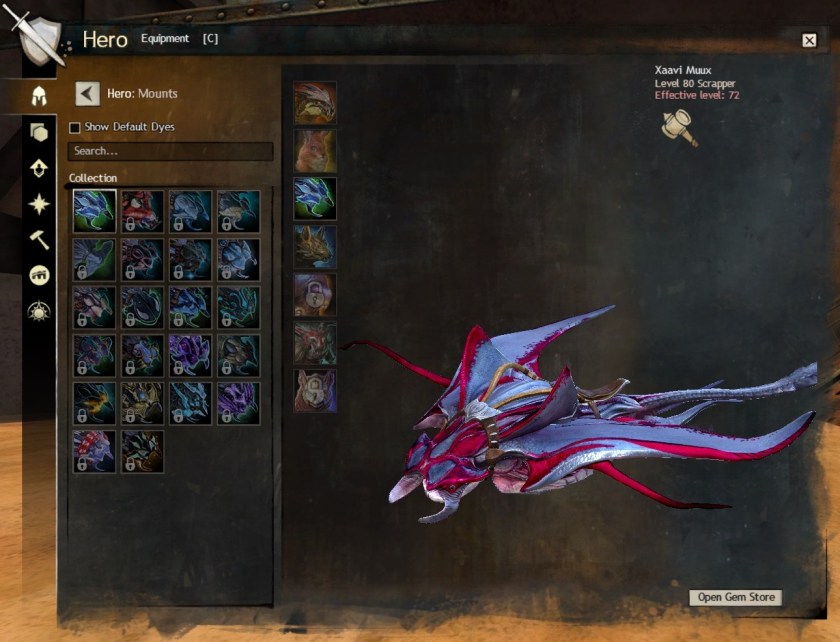This screenshot has width=840, height=642.
Task: Click the mount skin Search field
Action: (x=170, y=151)
